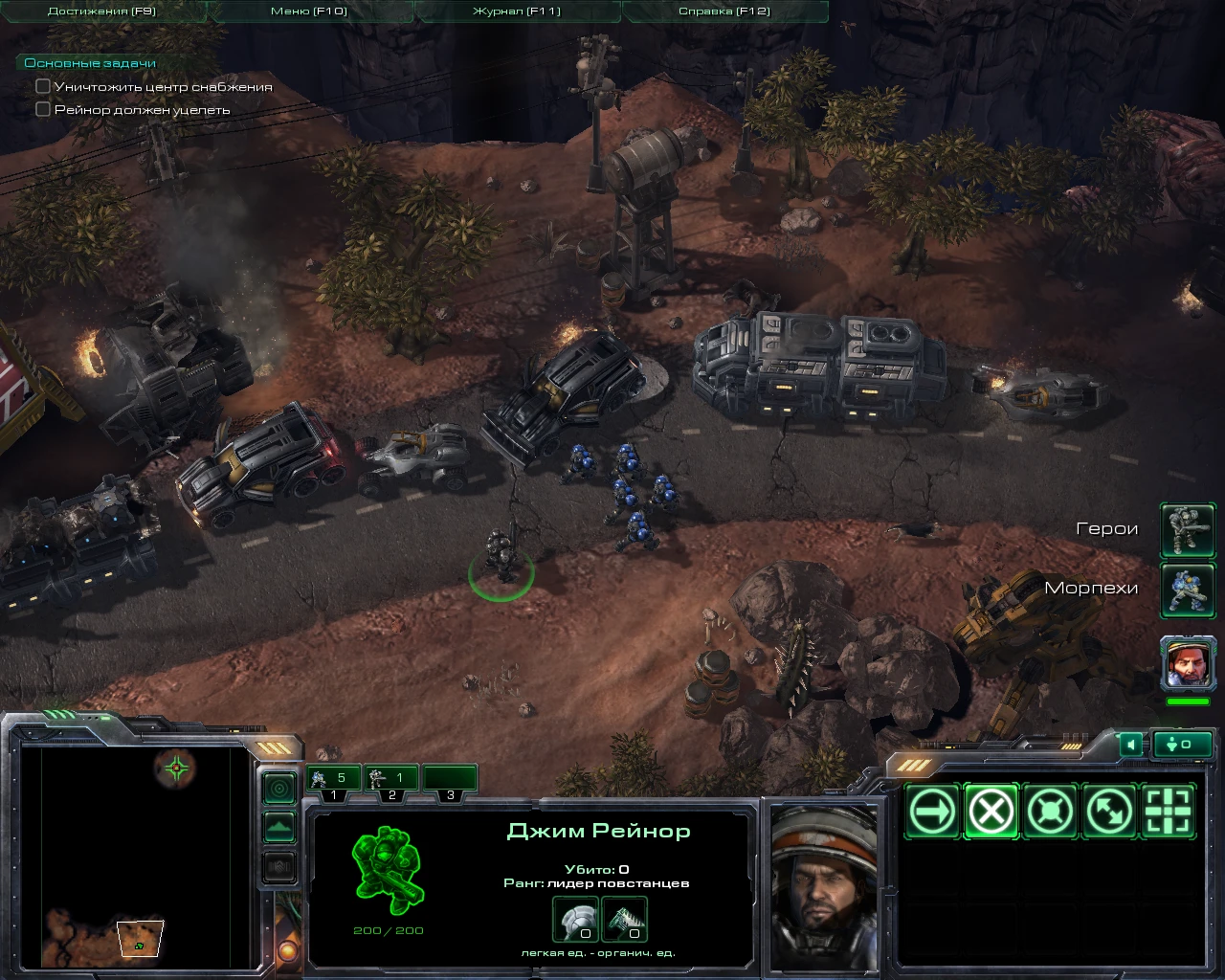
Task: Click Raynor's green health bar under his portrait
Action: coord(1187,701)
